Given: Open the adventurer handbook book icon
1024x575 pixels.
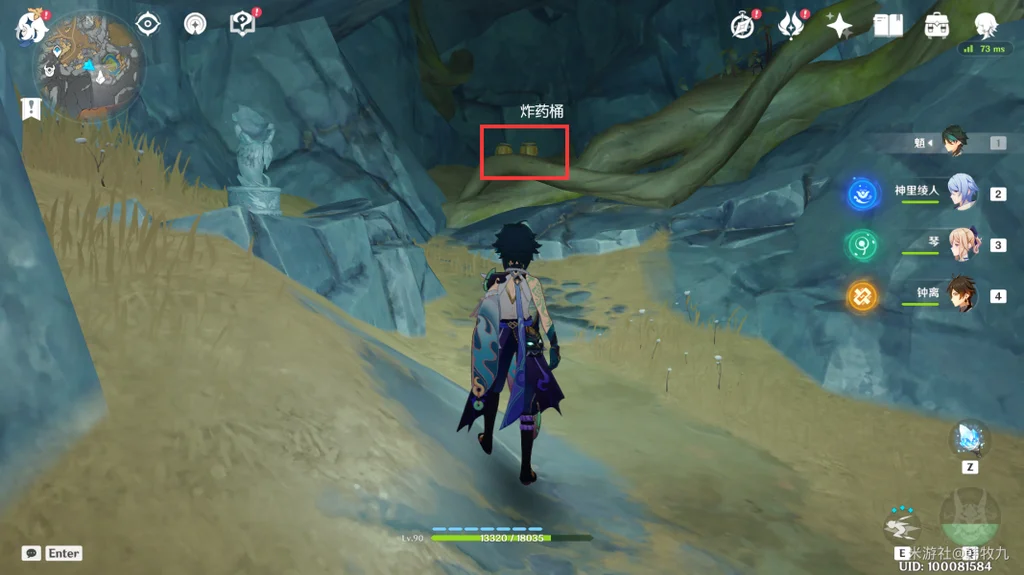Looking at the screenshot, I should (888, 26).
